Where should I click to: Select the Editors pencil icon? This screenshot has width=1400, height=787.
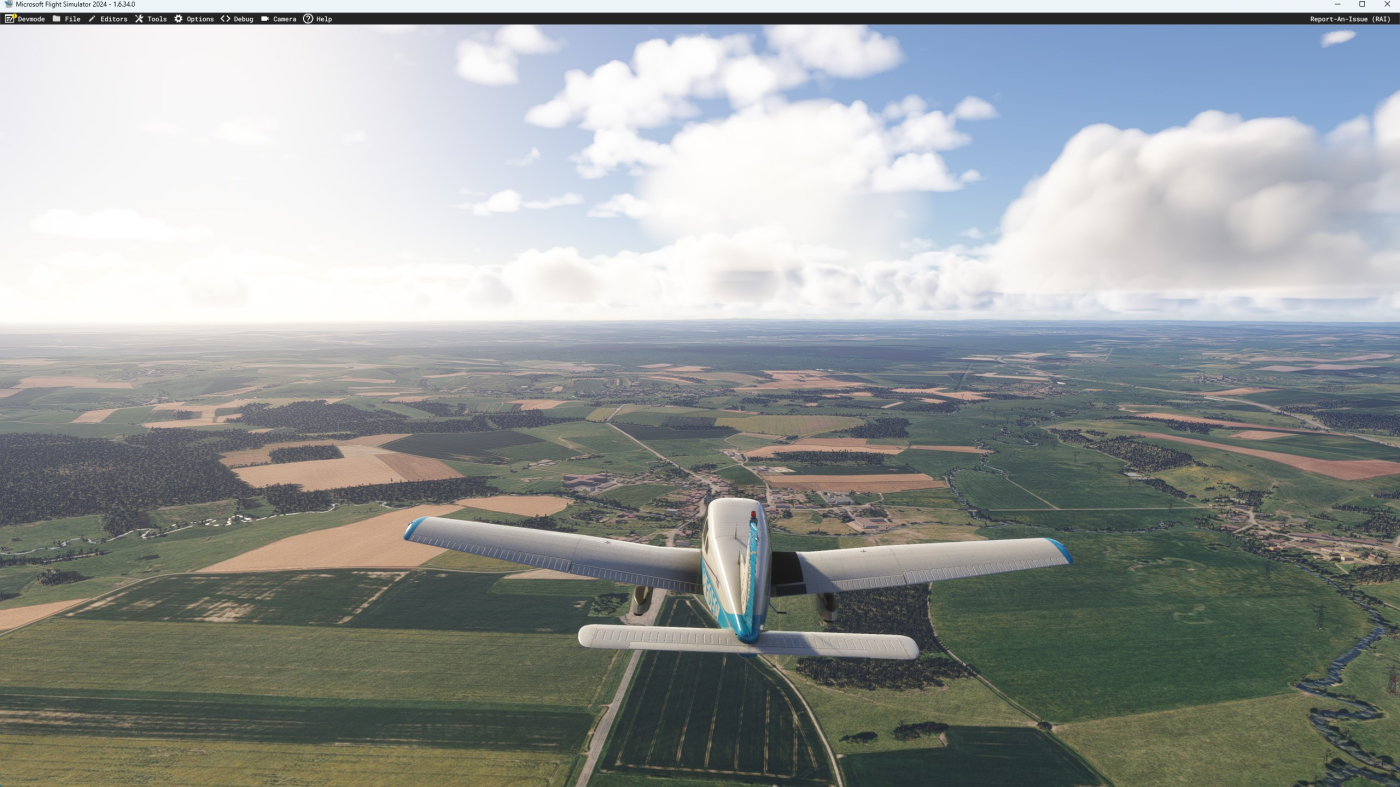(91, 17)
